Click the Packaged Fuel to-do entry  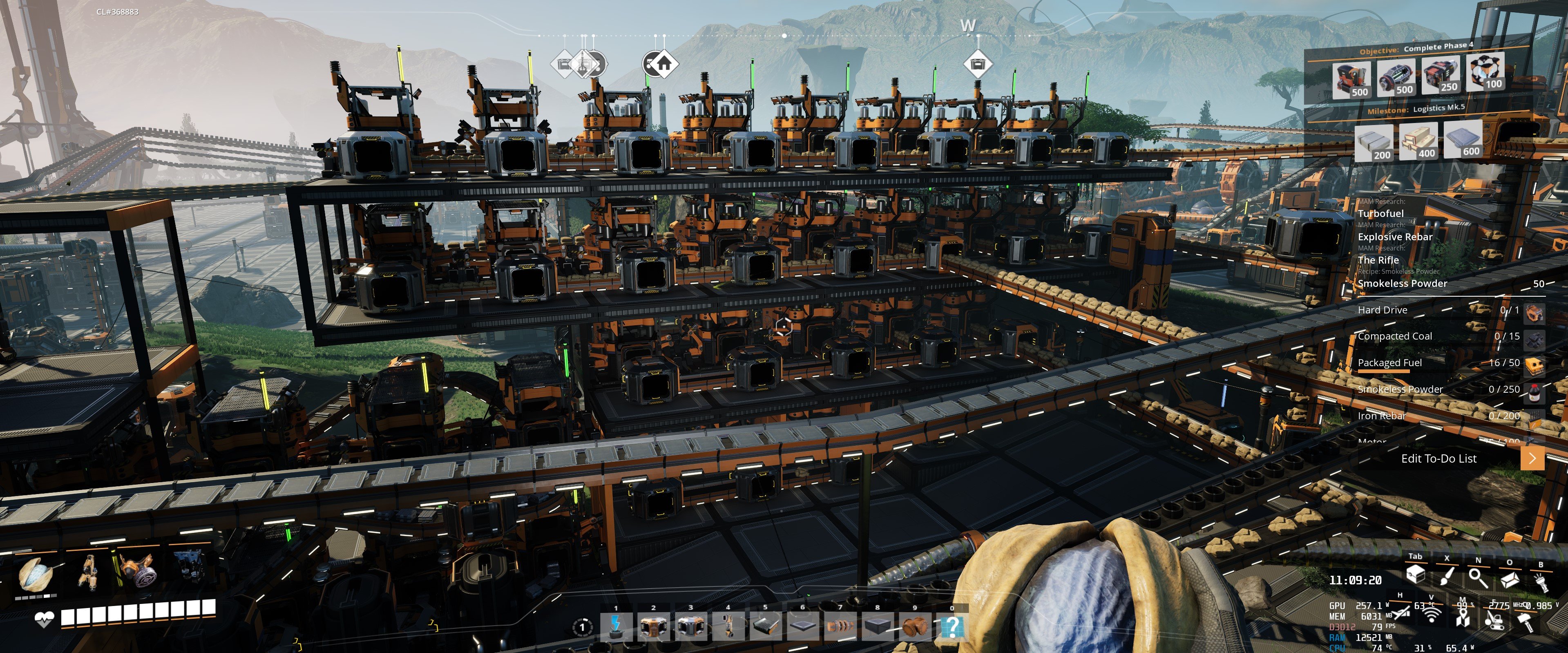click(x=1389, y=363)
